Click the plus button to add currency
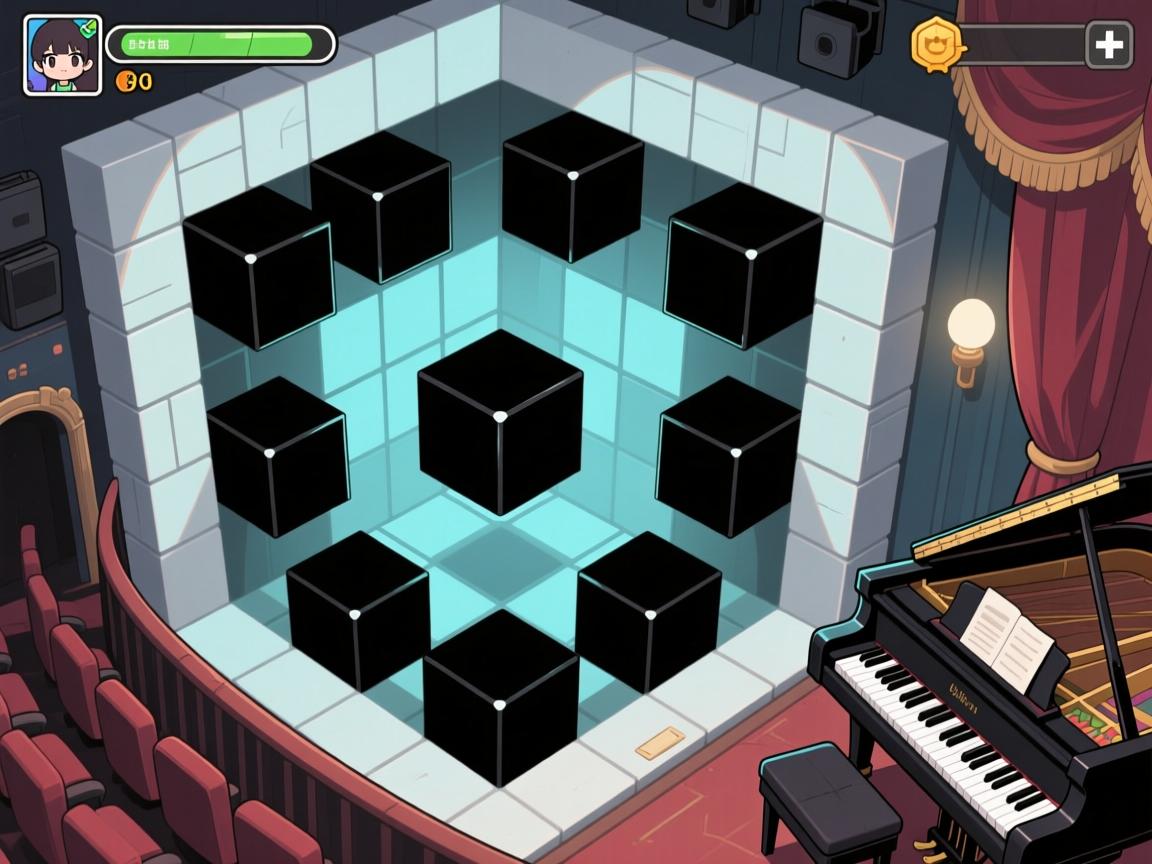Screen dimensions: 1152x864 [1109, 45]
